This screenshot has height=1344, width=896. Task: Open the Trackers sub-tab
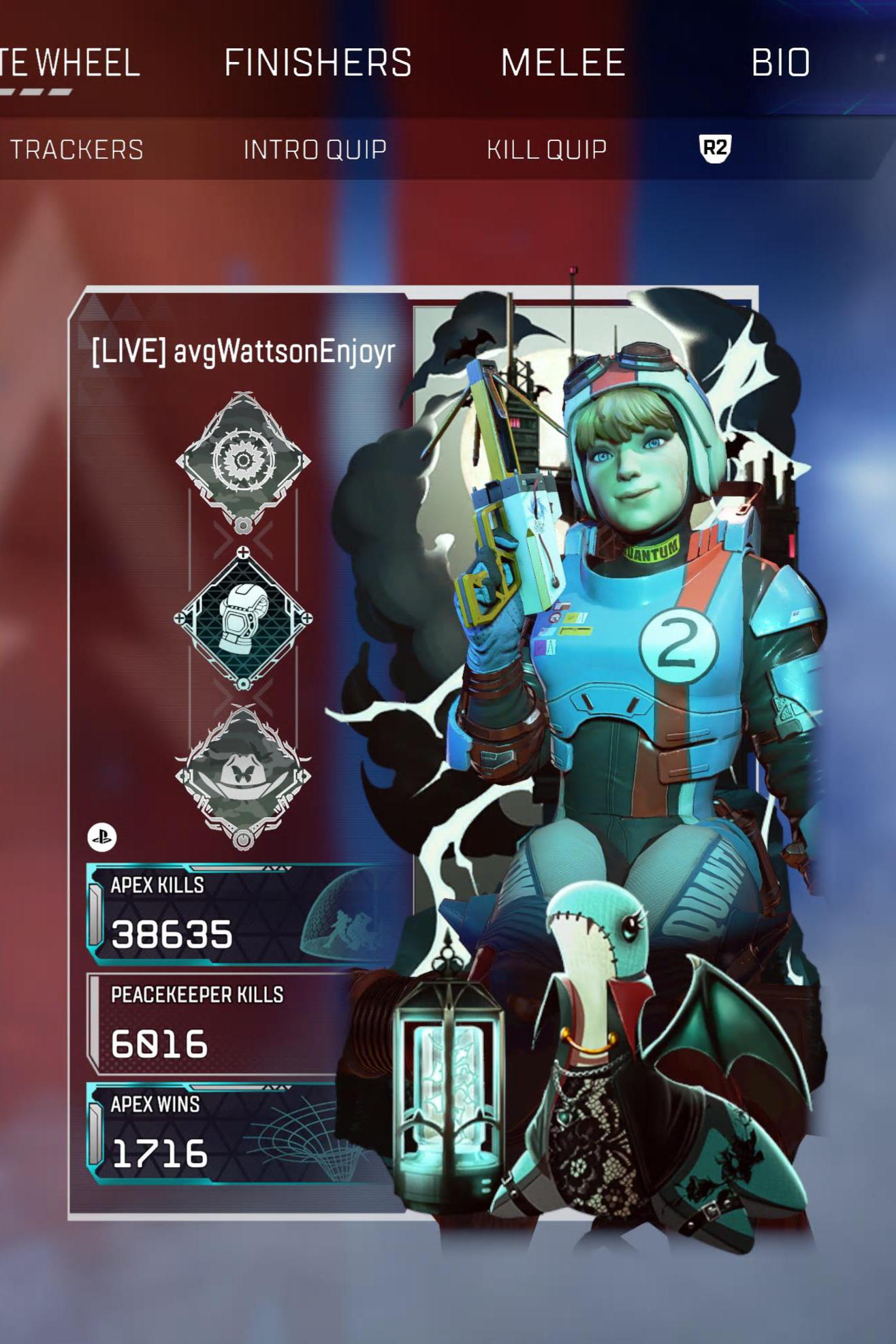(x=77, y=150)
